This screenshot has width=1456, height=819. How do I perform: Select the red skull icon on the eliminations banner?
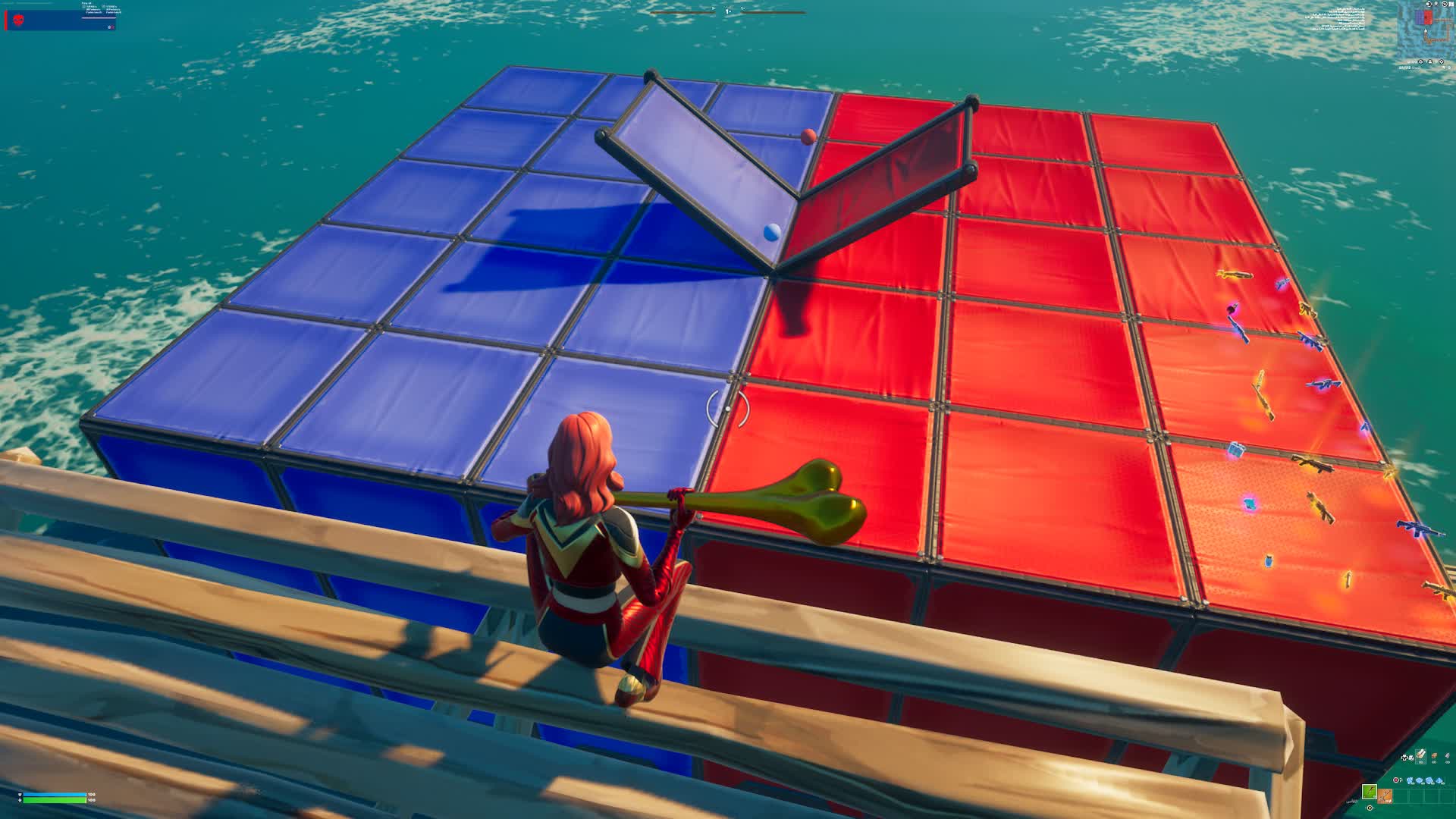(17, 21)
